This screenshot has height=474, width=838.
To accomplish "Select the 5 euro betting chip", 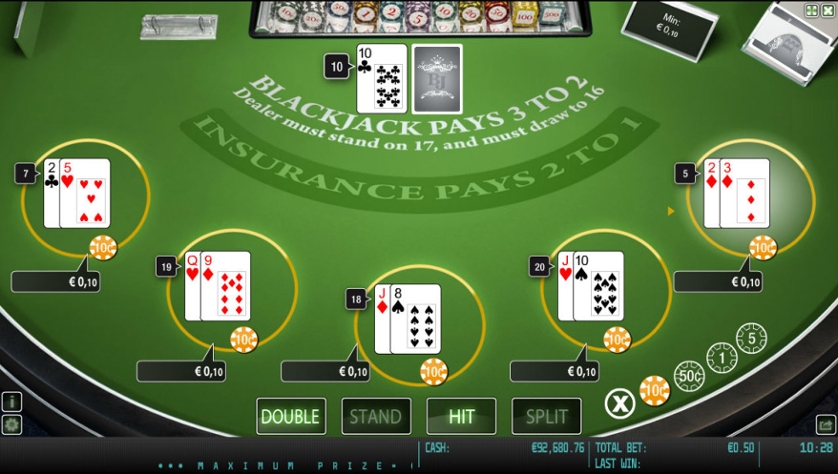I will pos(751,338).
